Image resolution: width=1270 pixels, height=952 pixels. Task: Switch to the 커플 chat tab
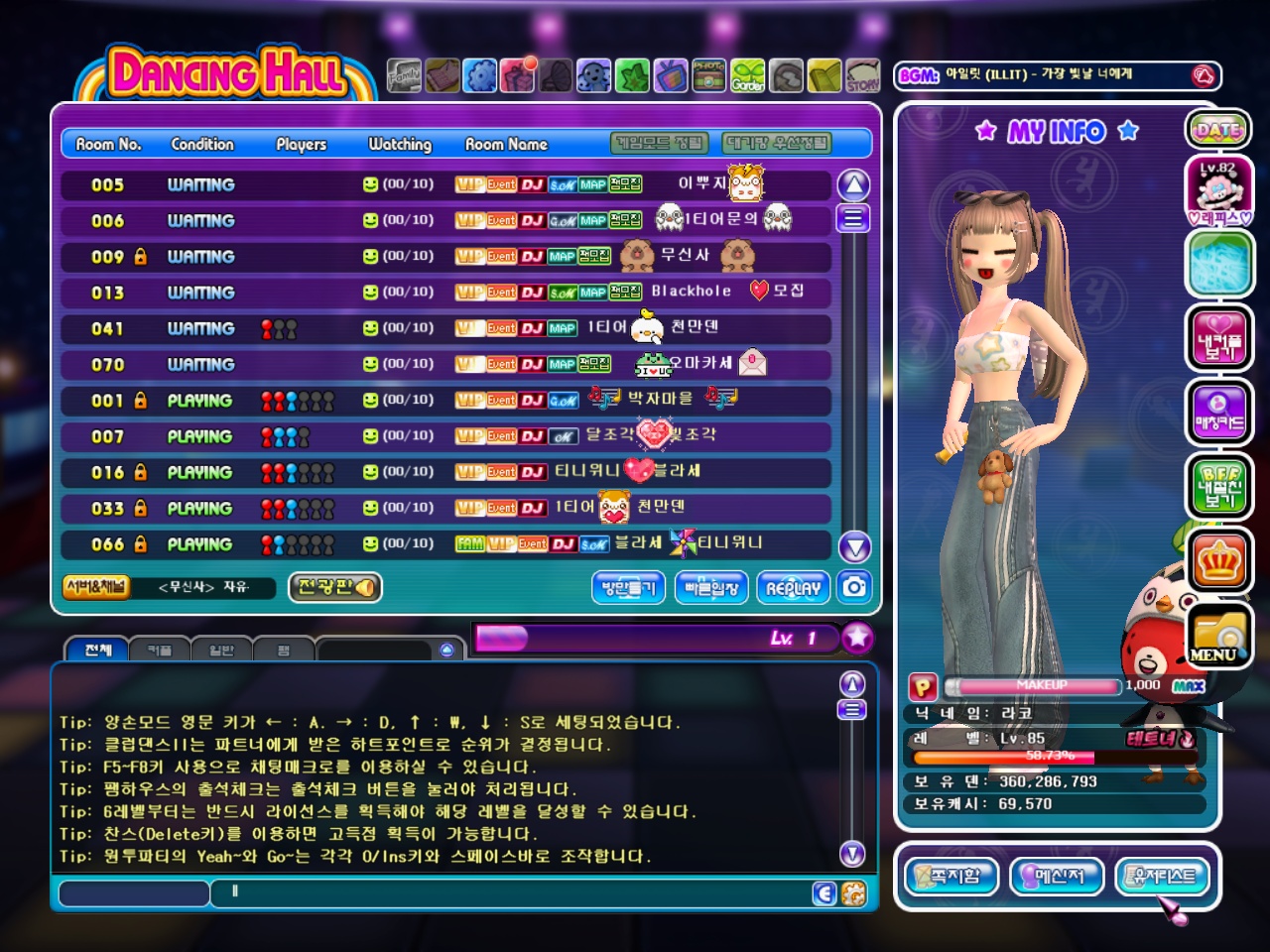[x=159, y=650]
